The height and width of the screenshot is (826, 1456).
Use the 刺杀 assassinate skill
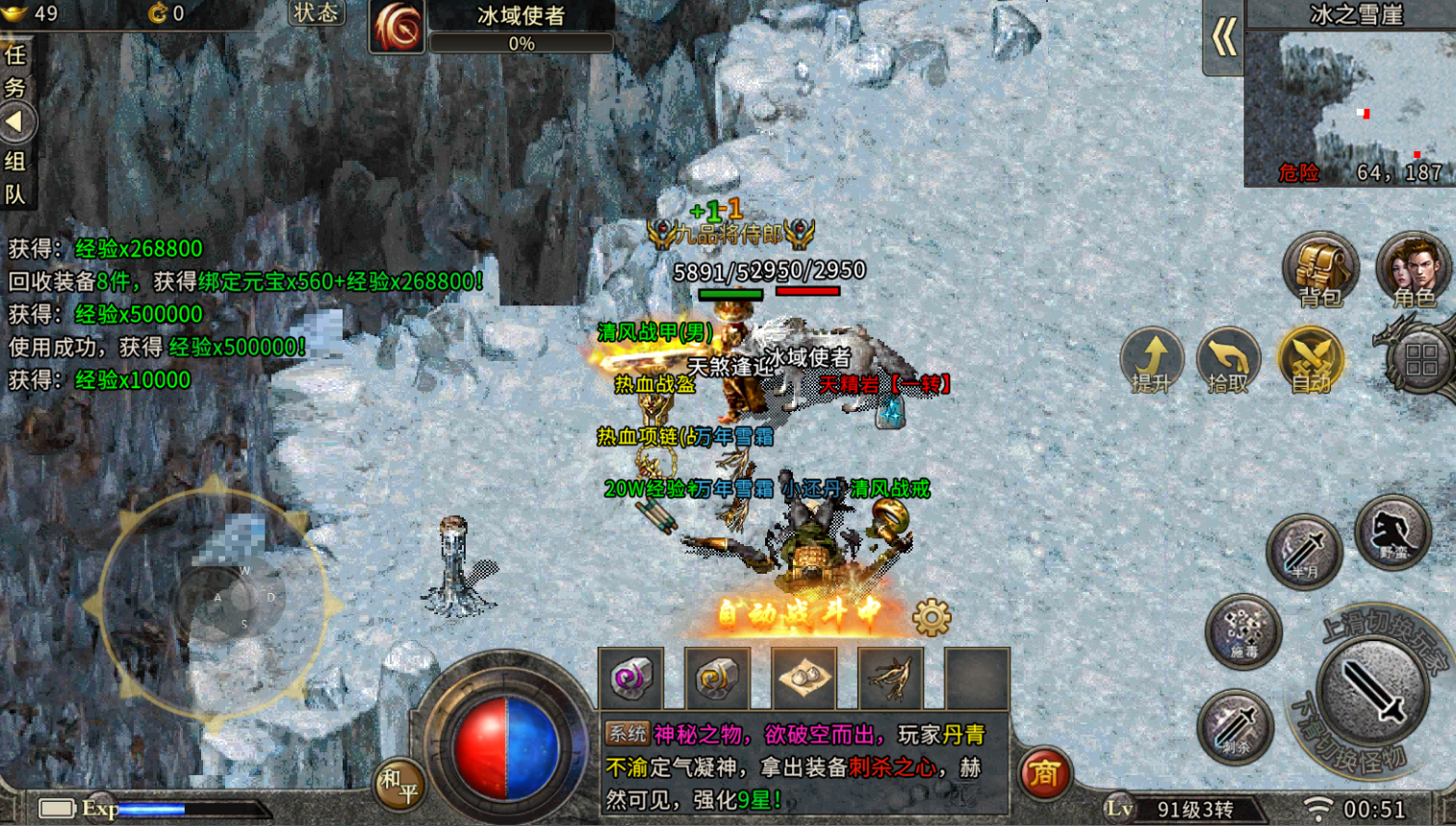[x=1235, y=726]
